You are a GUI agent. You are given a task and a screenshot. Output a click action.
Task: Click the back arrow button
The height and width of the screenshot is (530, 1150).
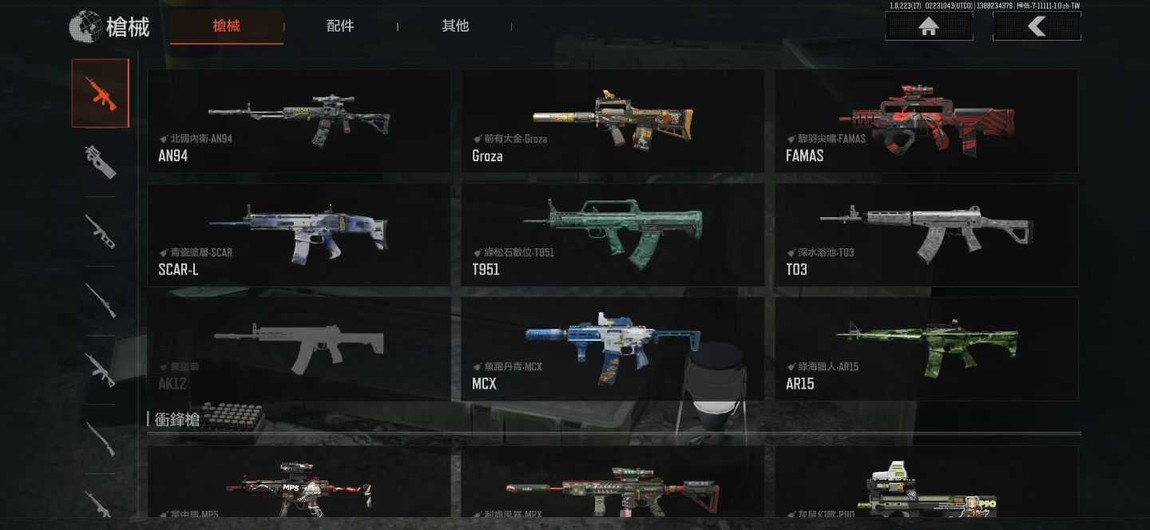[x=1036, y=27]
